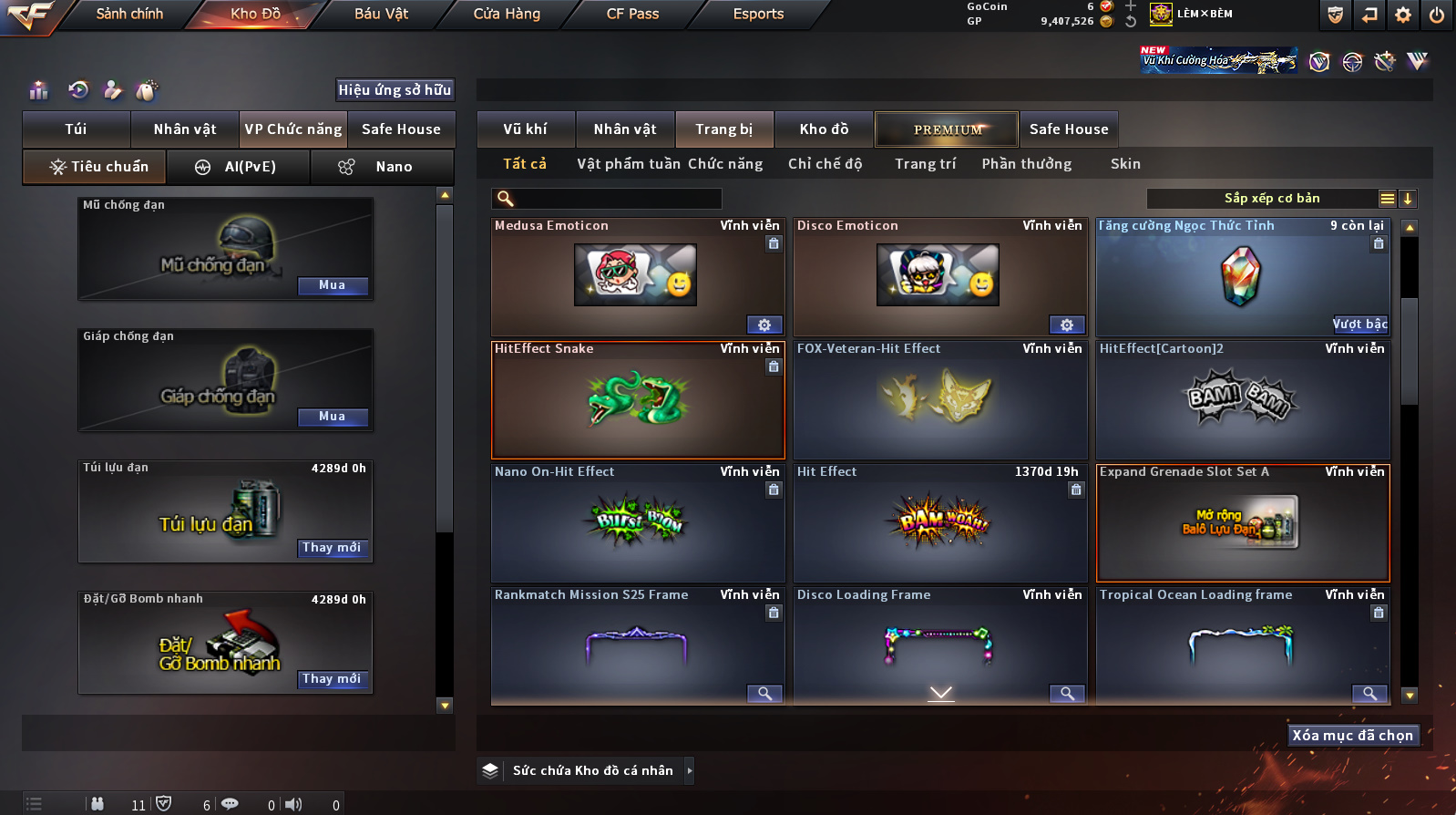
Task: Show the Skin filter category
Action: point(1125,164)
